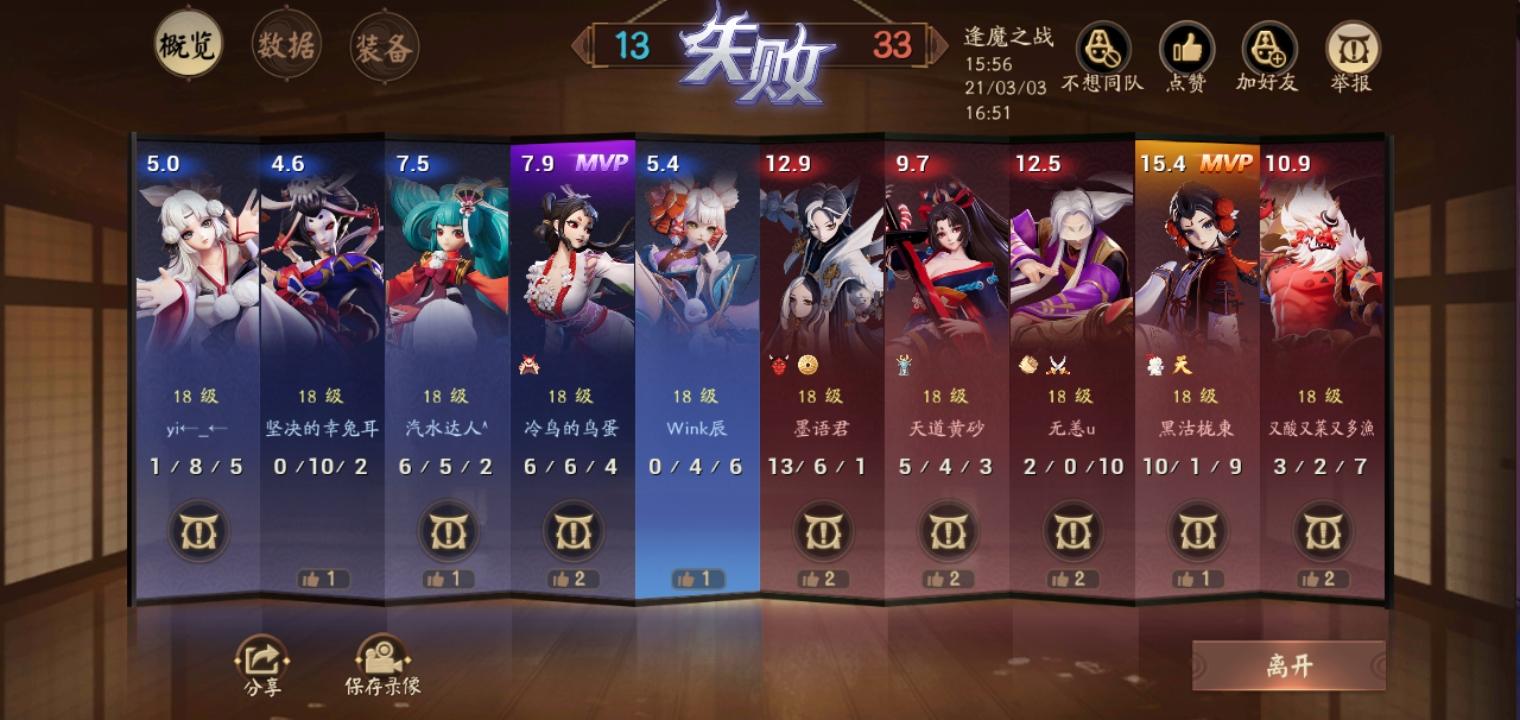Click the emblem badge under 黑沽梳東

(x=1197, y=533)
